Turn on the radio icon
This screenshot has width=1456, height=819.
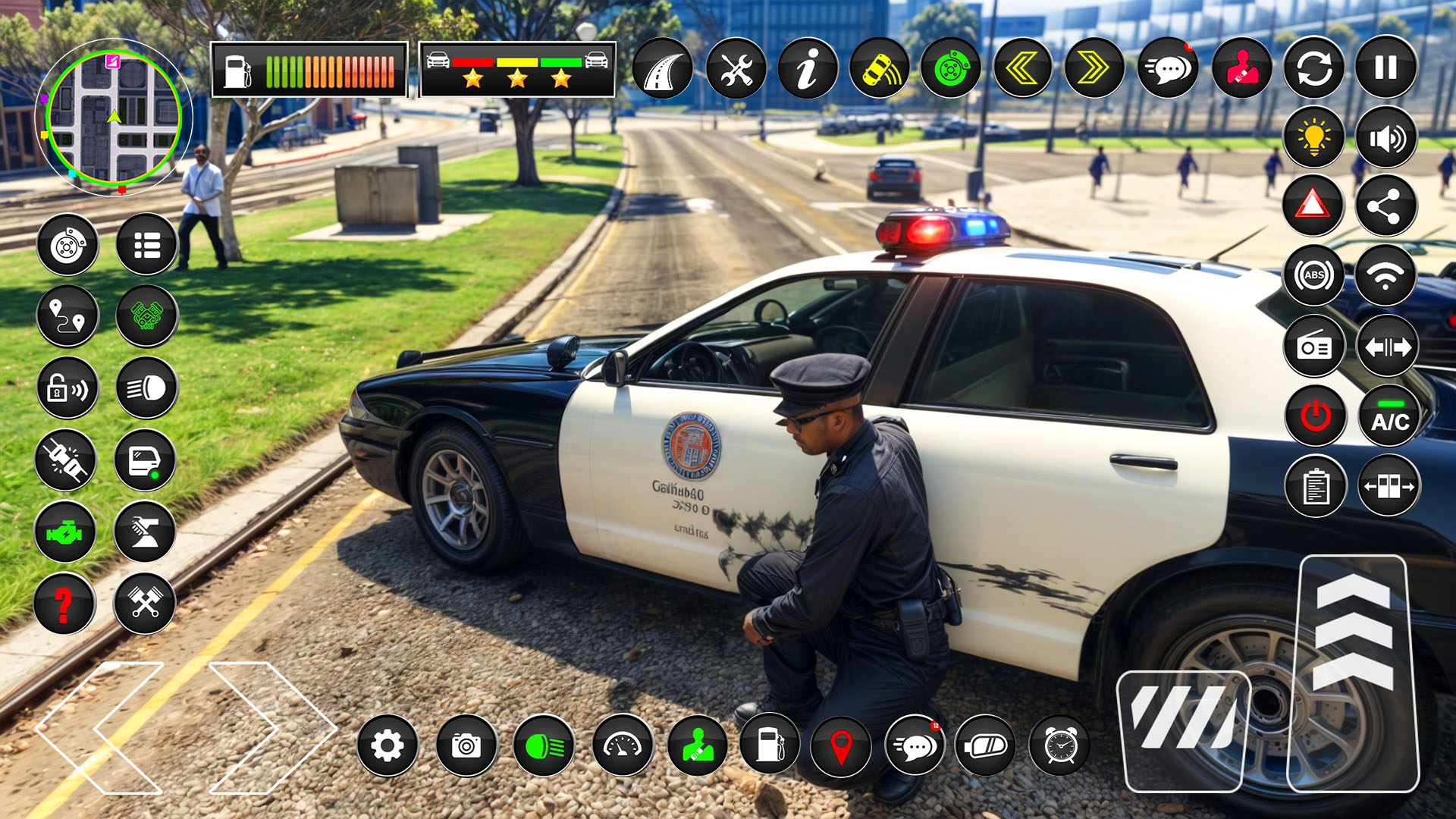(x=1314, y=347)
